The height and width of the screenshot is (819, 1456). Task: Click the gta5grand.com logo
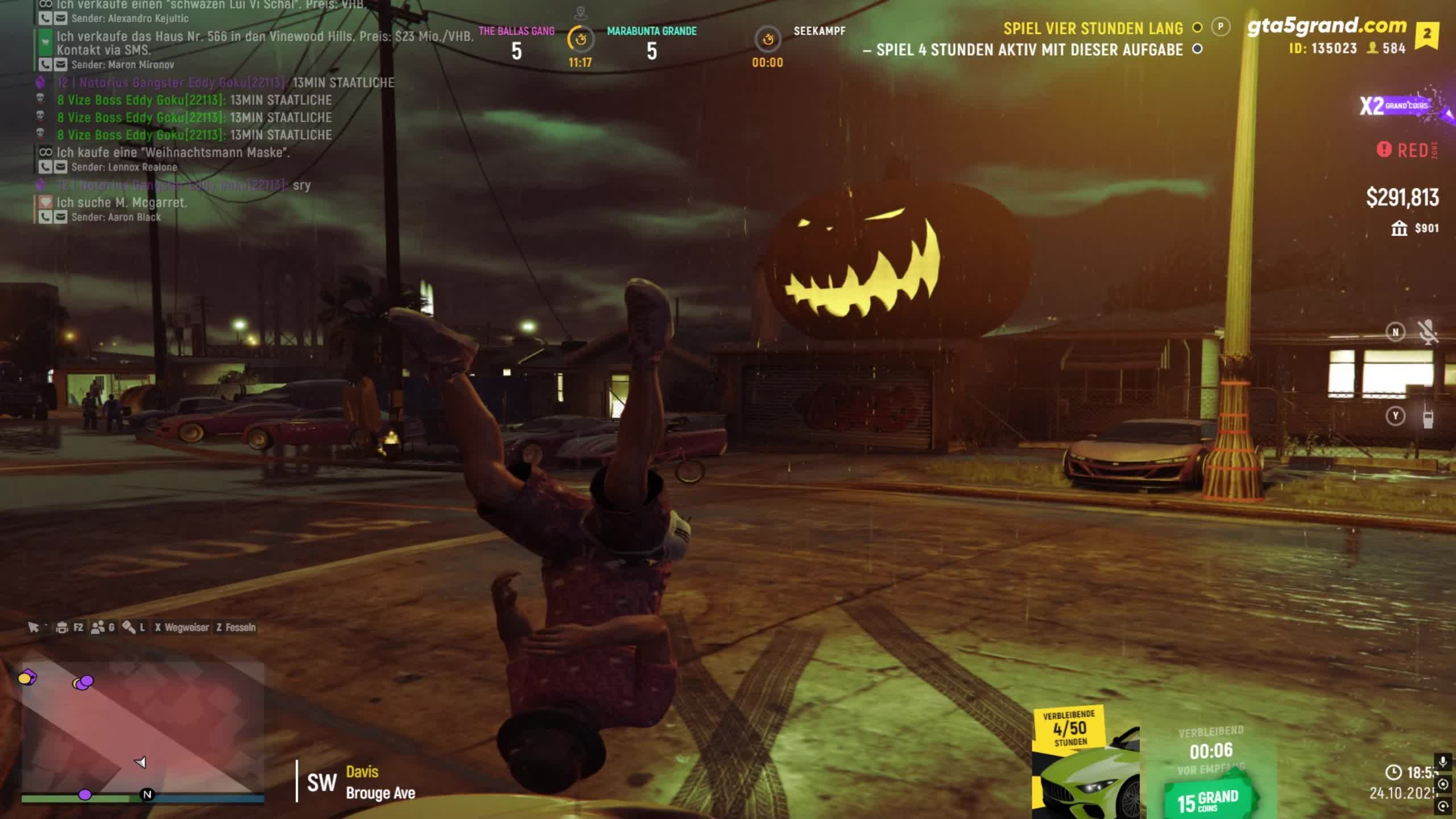(x=1326, y=26)
